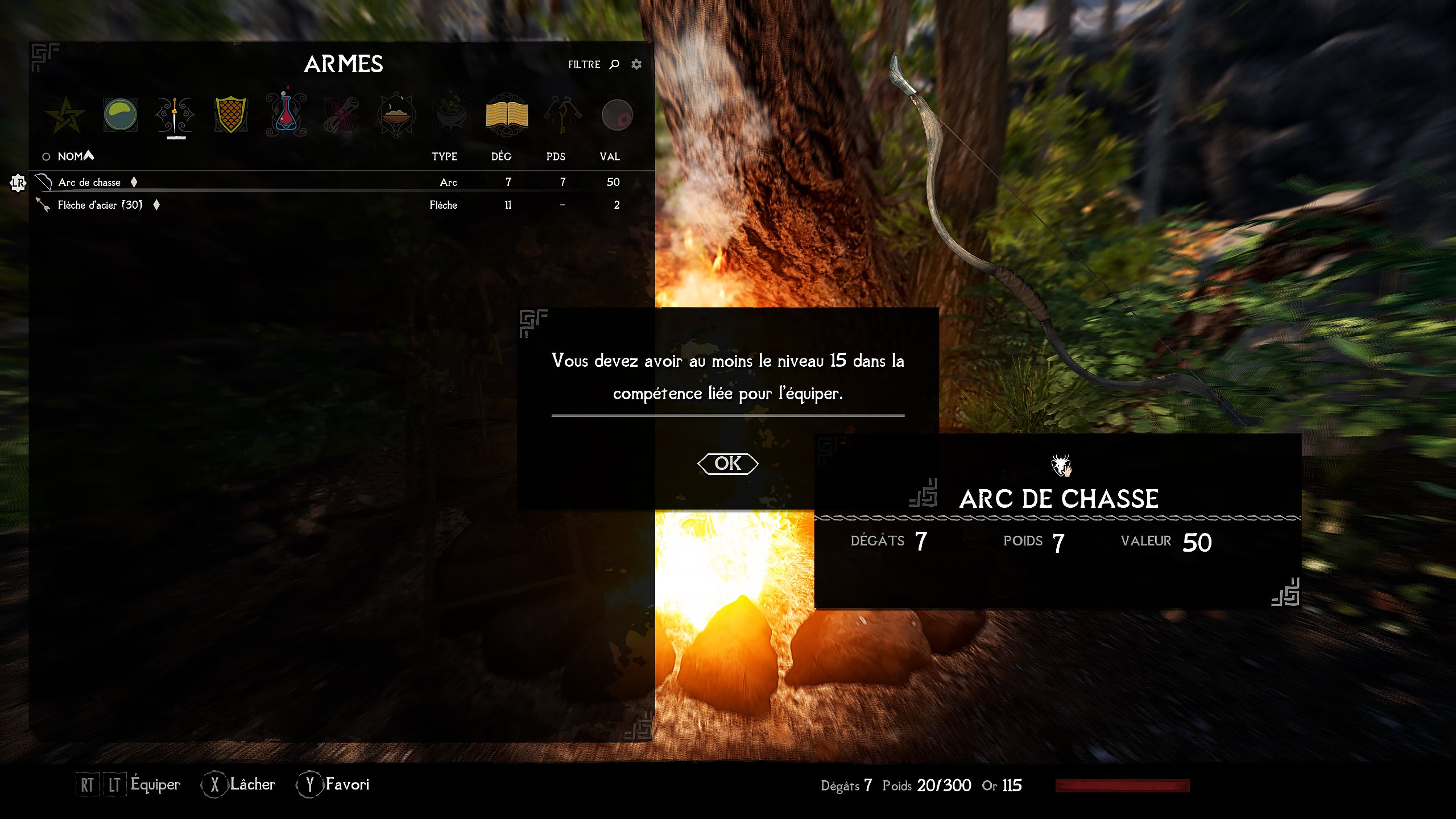Sort items by the TYPE column
1456x819 pixels.
[x=444, y=156]
